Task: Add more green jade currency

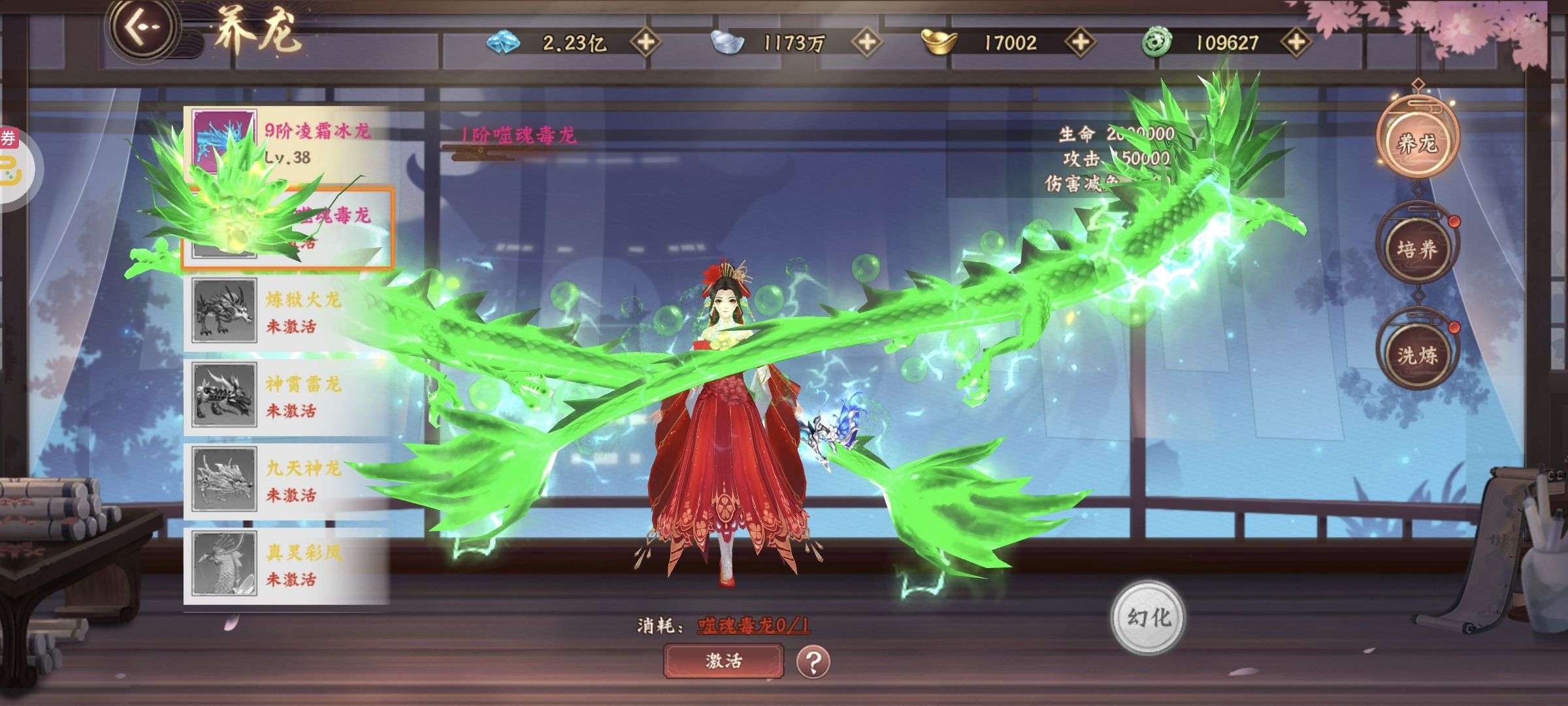Action: pos(1296,42)
